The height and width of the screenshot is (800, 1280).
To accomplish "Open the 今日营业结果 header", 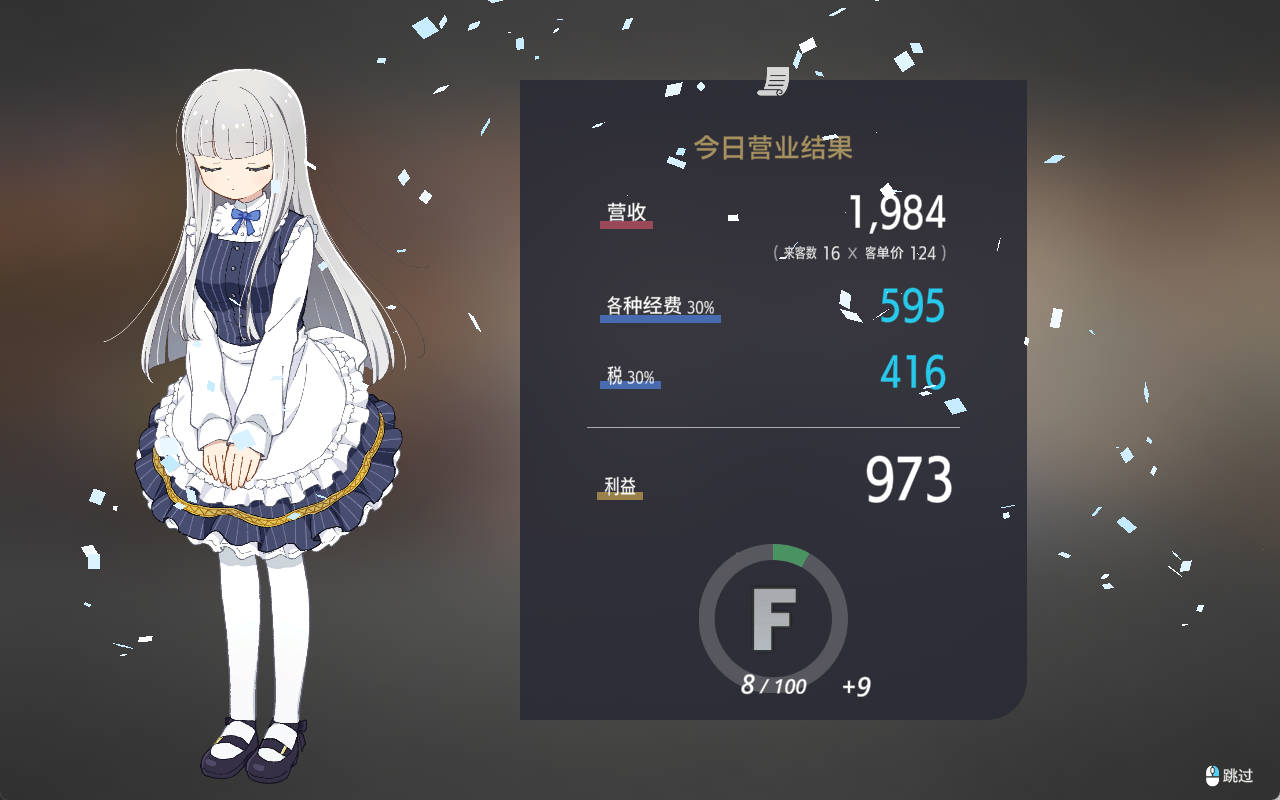I will click(x=773, y=146).
